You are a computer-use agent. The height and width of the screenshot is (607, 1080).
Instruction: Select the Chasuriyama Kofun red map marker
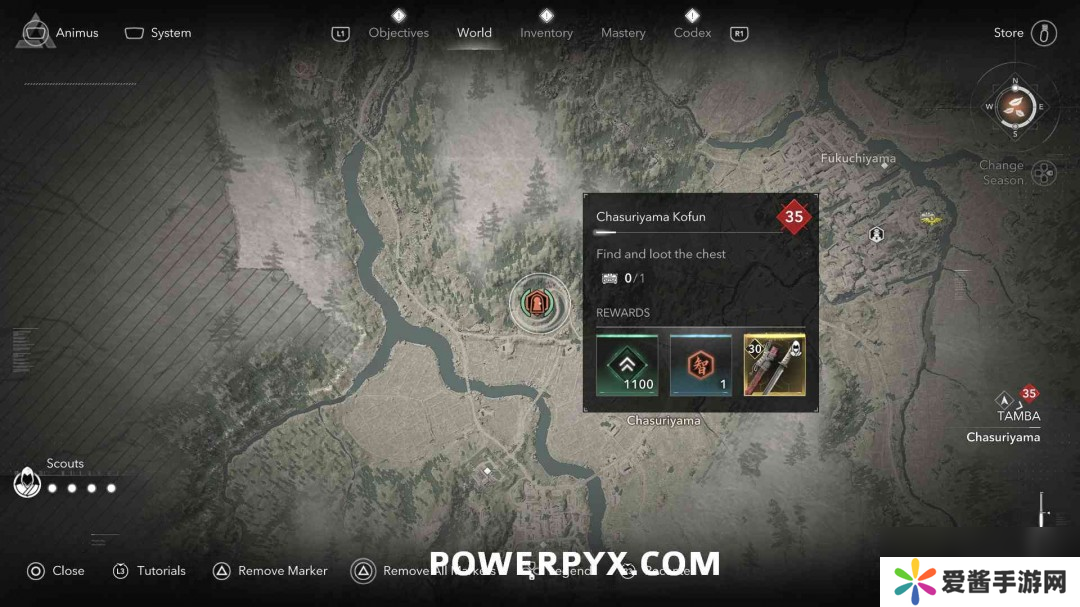coord(539,302)
